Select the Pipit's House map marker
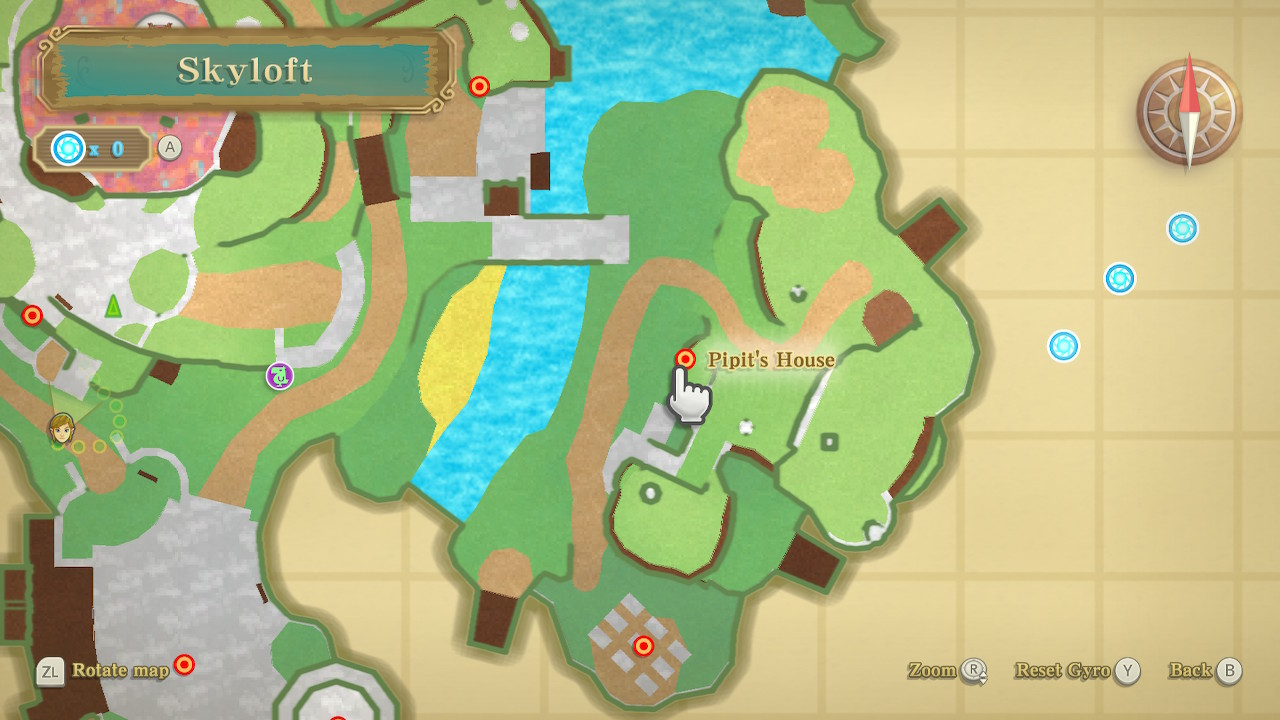This screenshot has width=1280, height=720. 685,359
